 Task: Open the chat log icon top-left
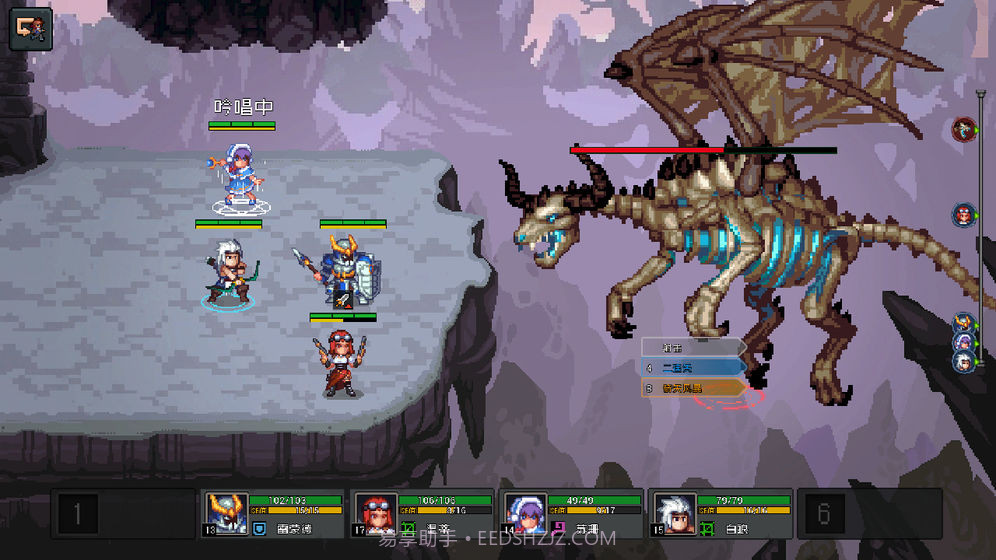[29, 29]
